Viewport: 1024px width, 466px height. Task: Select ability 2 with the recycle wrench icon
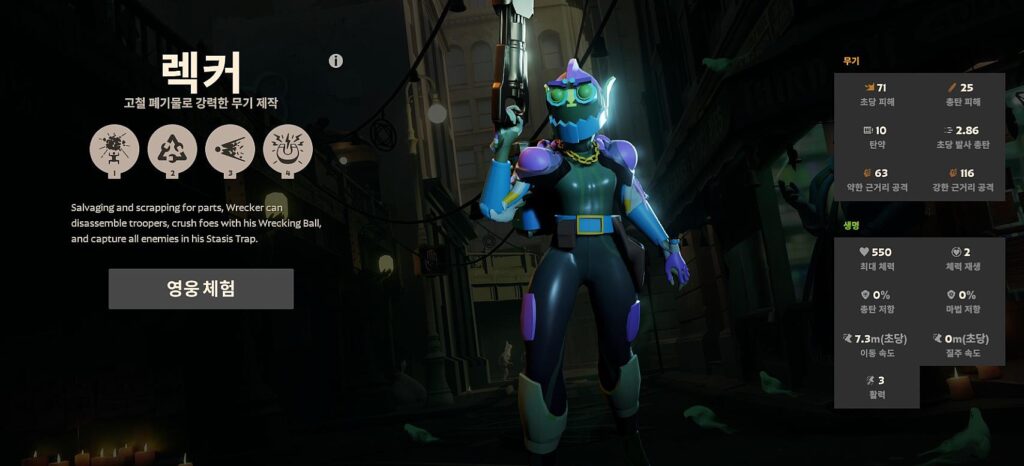pyautogui.click(x=172, y=149)
